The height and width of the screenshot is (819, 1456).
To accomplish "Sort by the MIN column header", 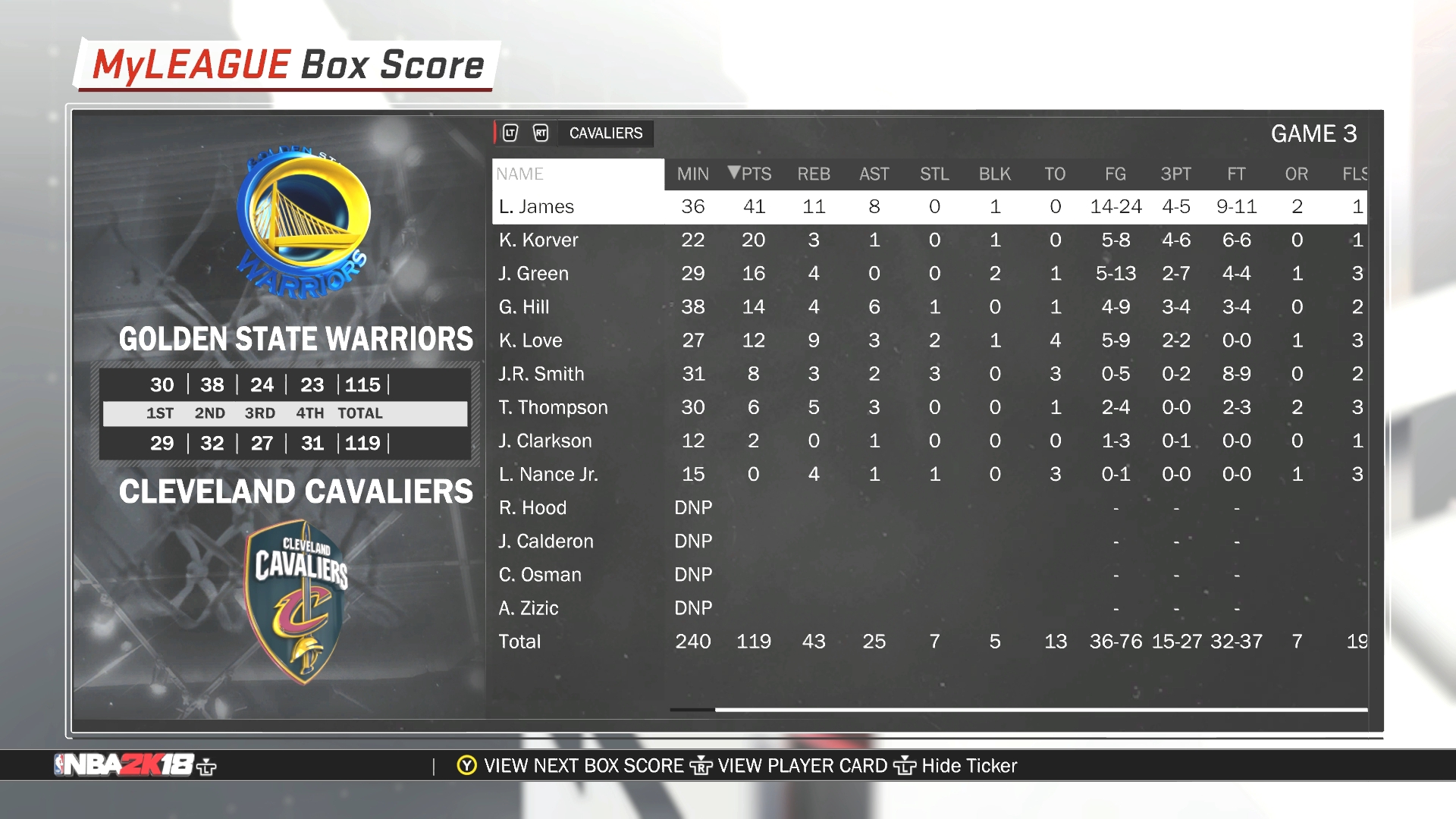I will pyautogui.click(x=693, y=174).
